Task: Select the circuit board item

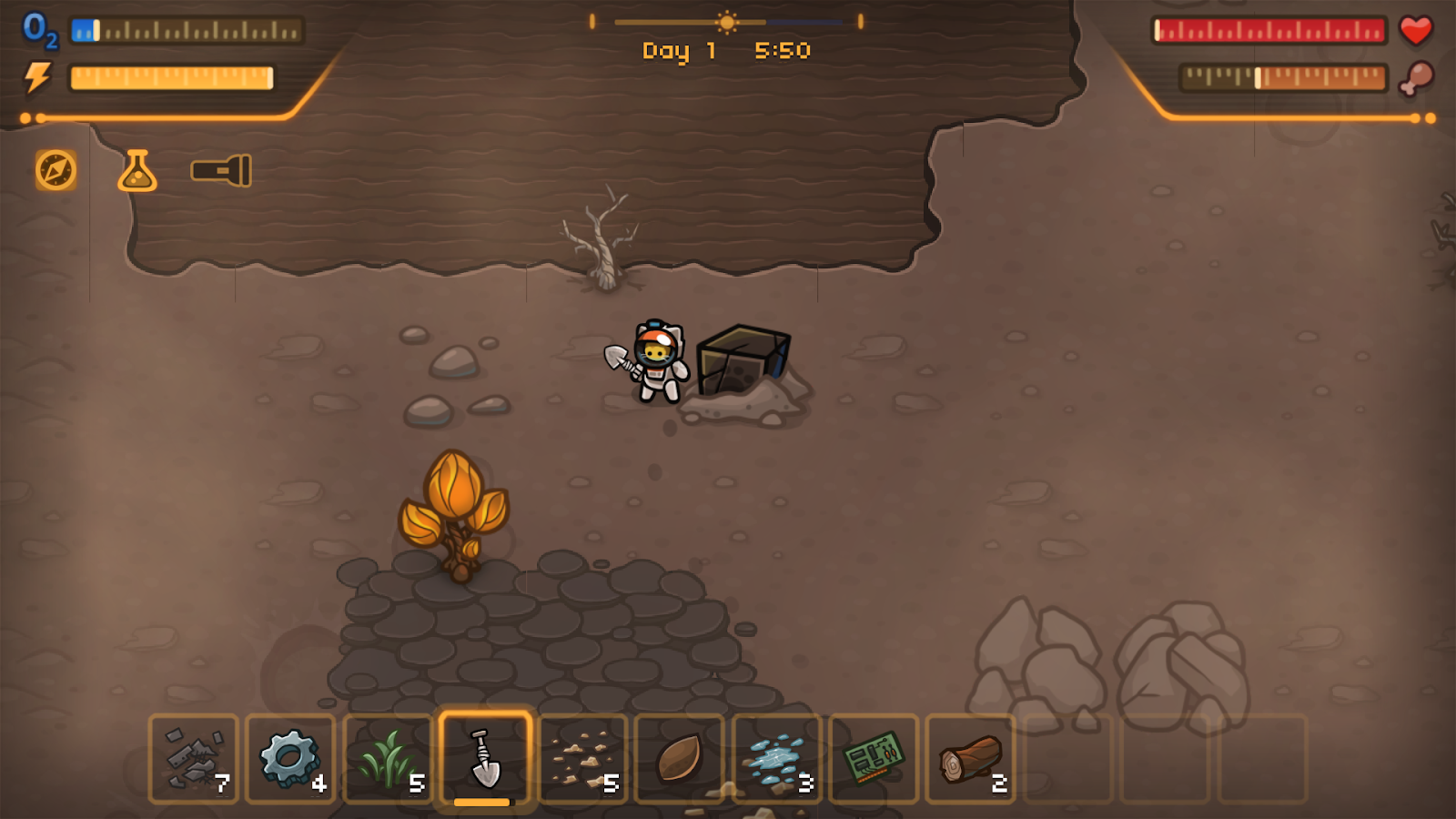Action: 872,760
